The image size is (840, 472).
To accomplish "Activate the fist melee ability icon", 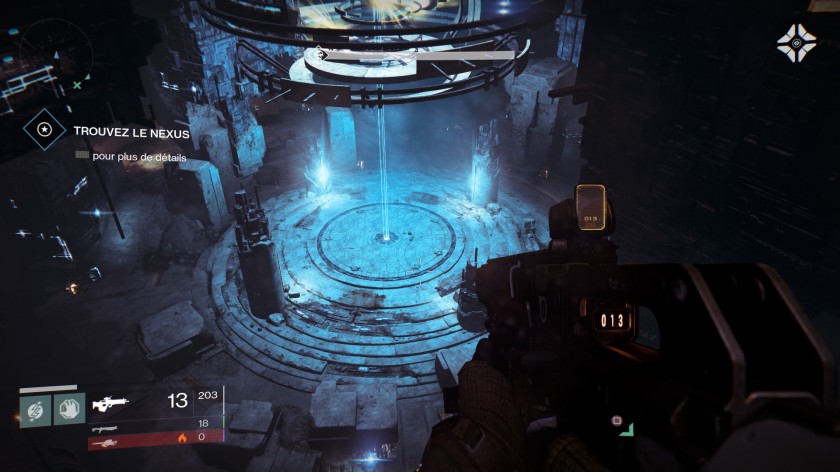I will point(69,407).
